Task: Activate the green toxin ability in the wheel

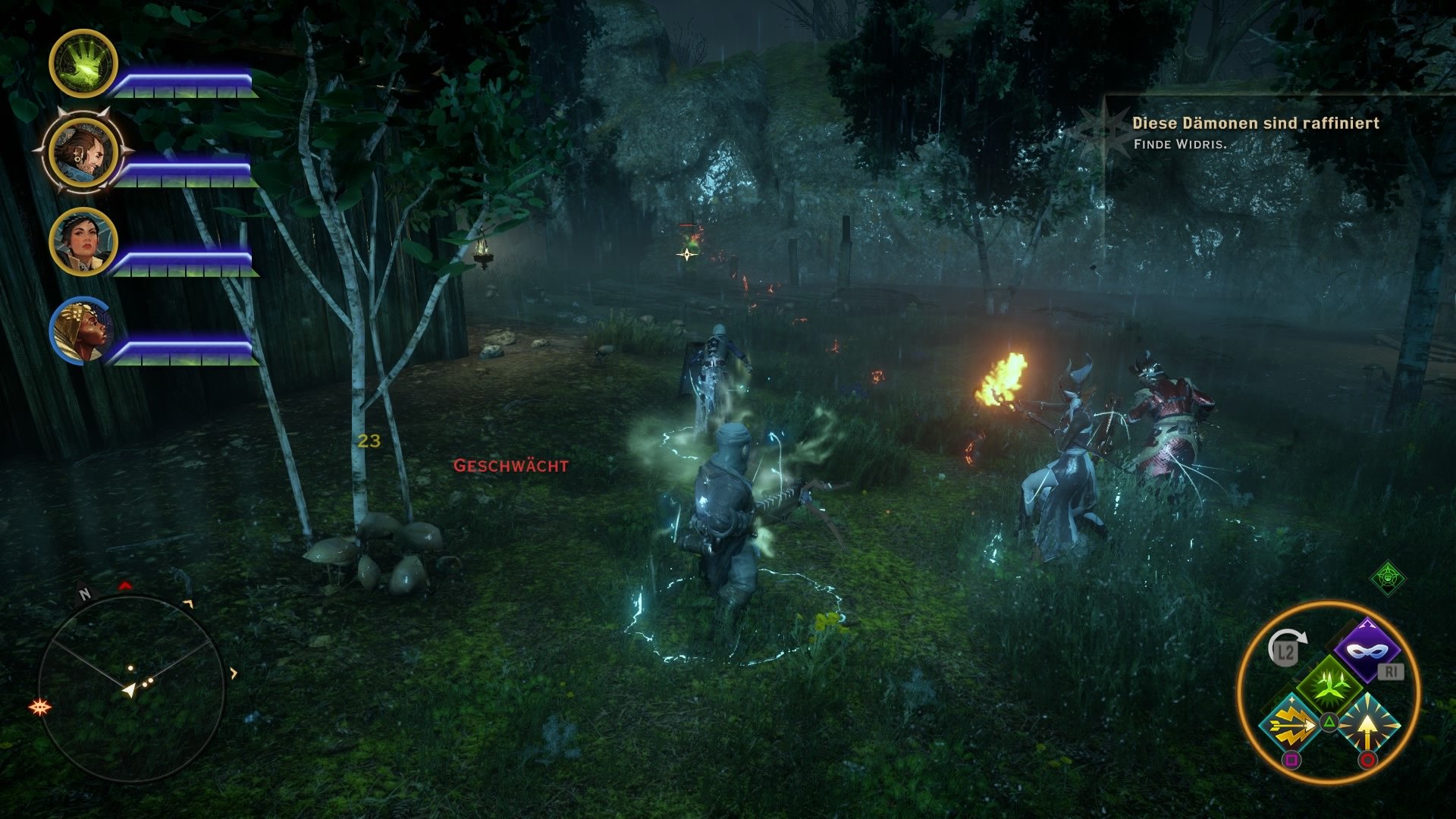Action: tap(1329, 686)
